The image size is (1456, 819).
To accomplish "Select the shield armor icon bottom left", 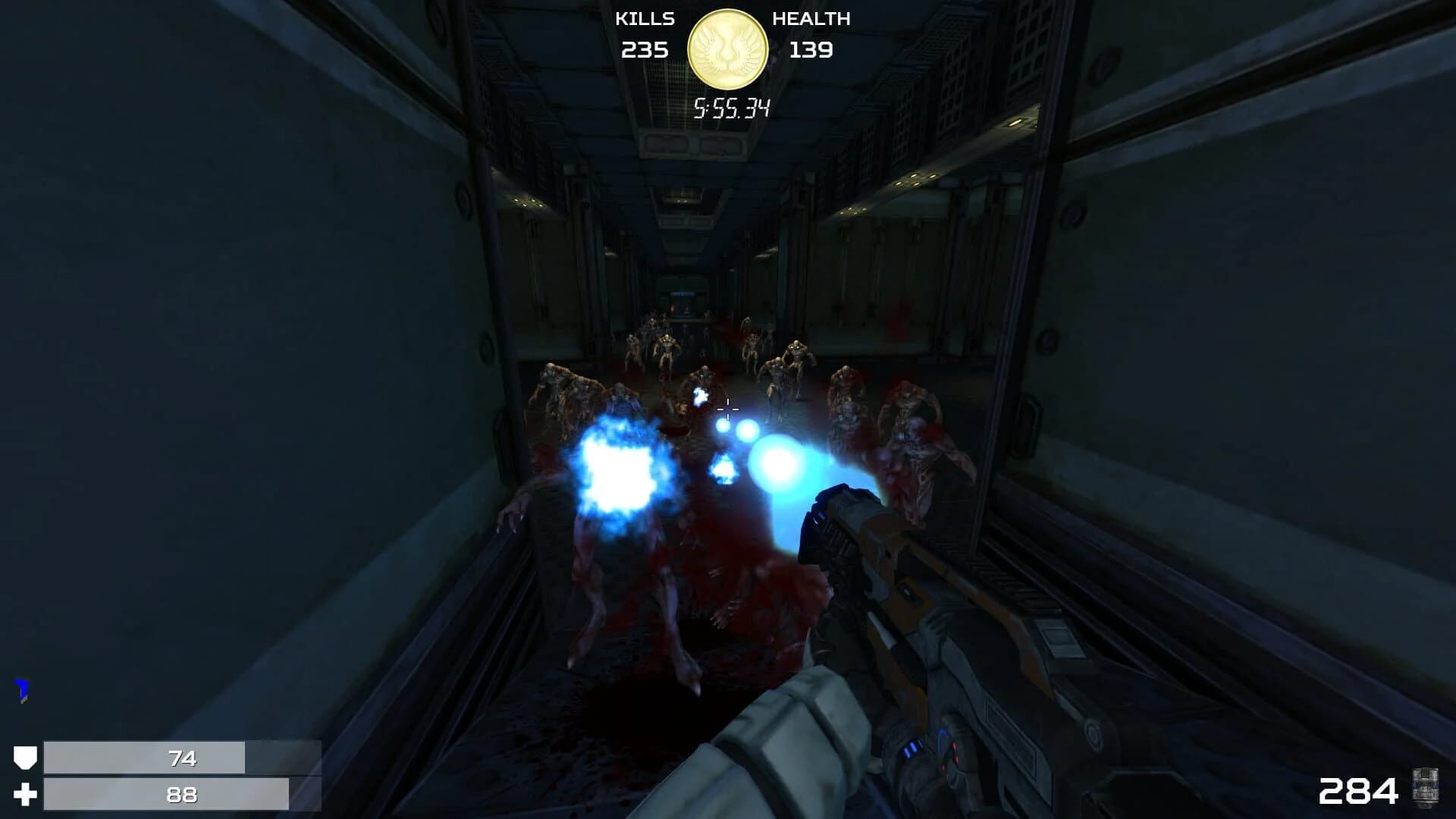I will coord(25,757).
